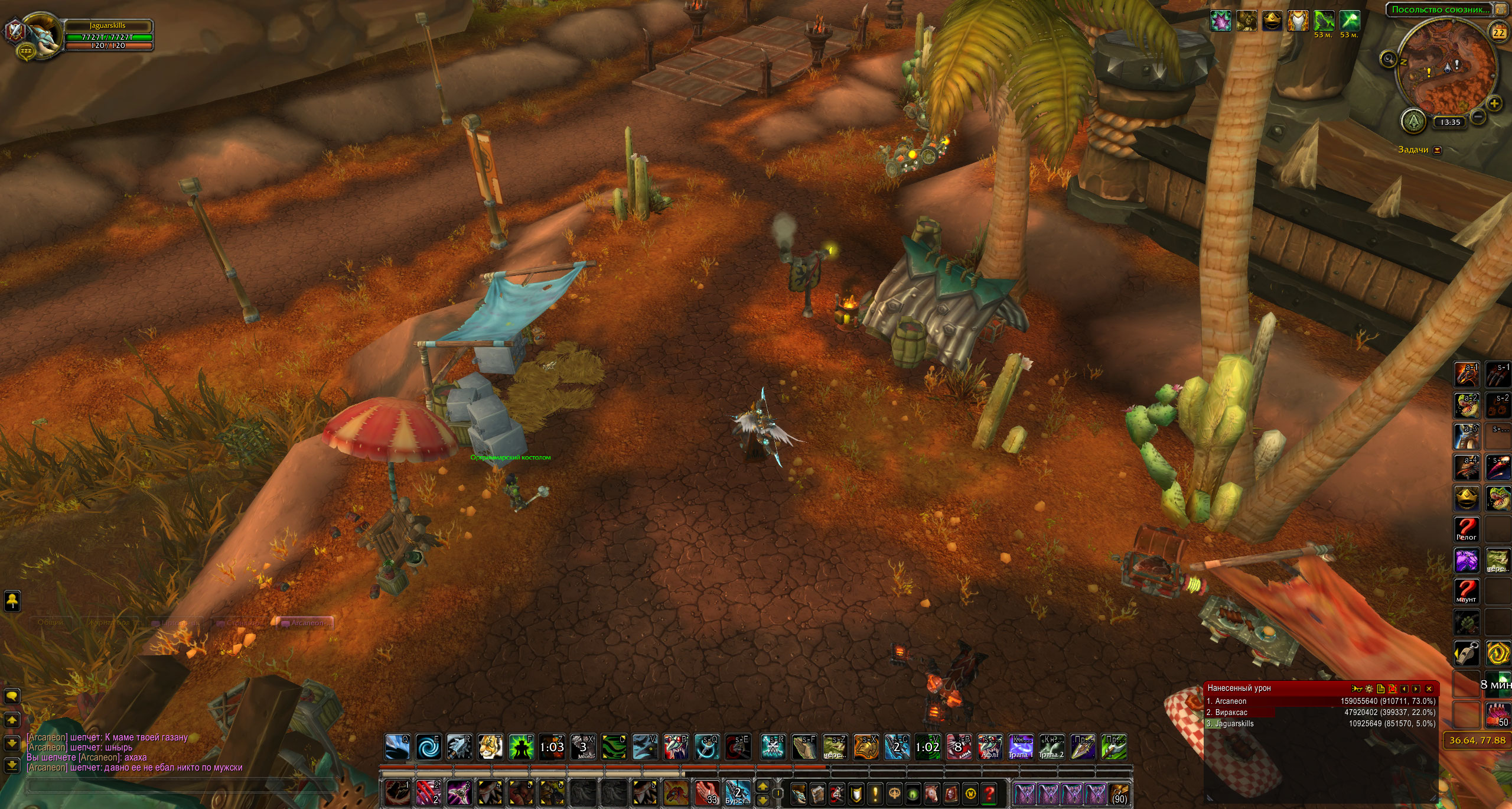Click the Релог red question mark macro
This screenshot has height=809, width=1512.
(1466, 529)
